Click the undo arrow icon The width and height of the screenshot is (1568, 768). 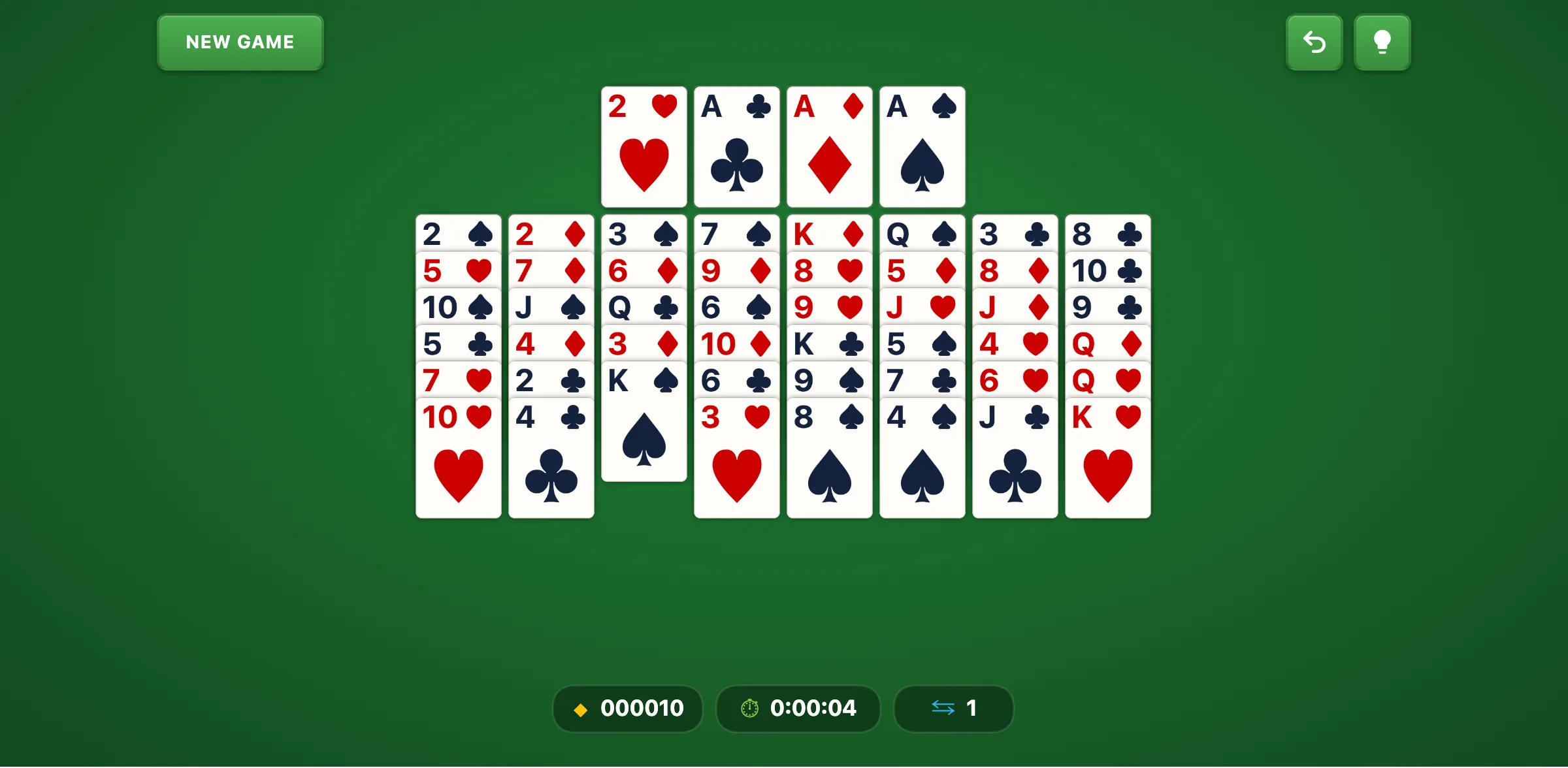pos(1314,42)
